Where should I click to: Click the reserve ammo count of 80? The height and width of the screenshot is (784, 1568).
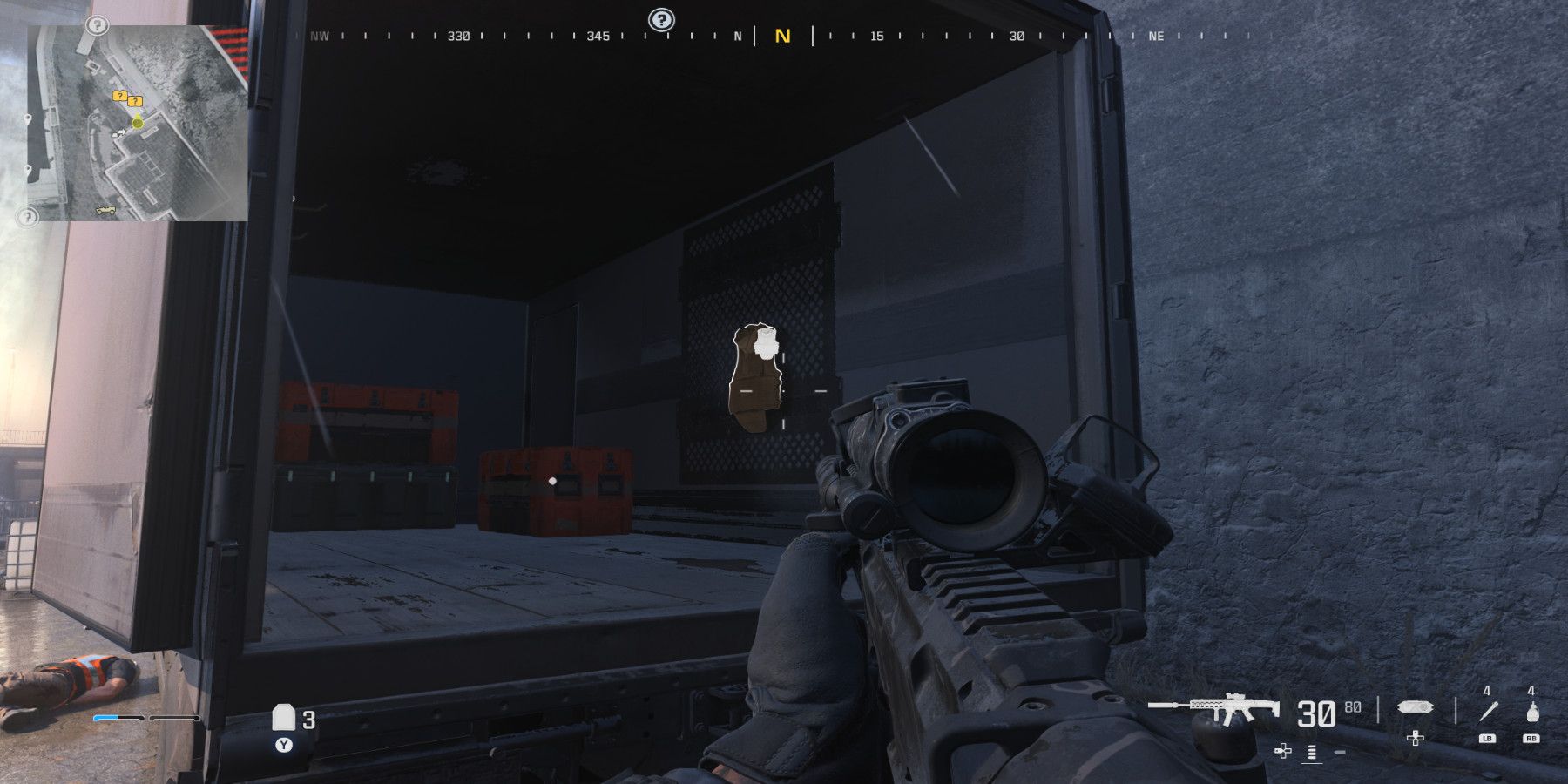[x=1354, y=706]
